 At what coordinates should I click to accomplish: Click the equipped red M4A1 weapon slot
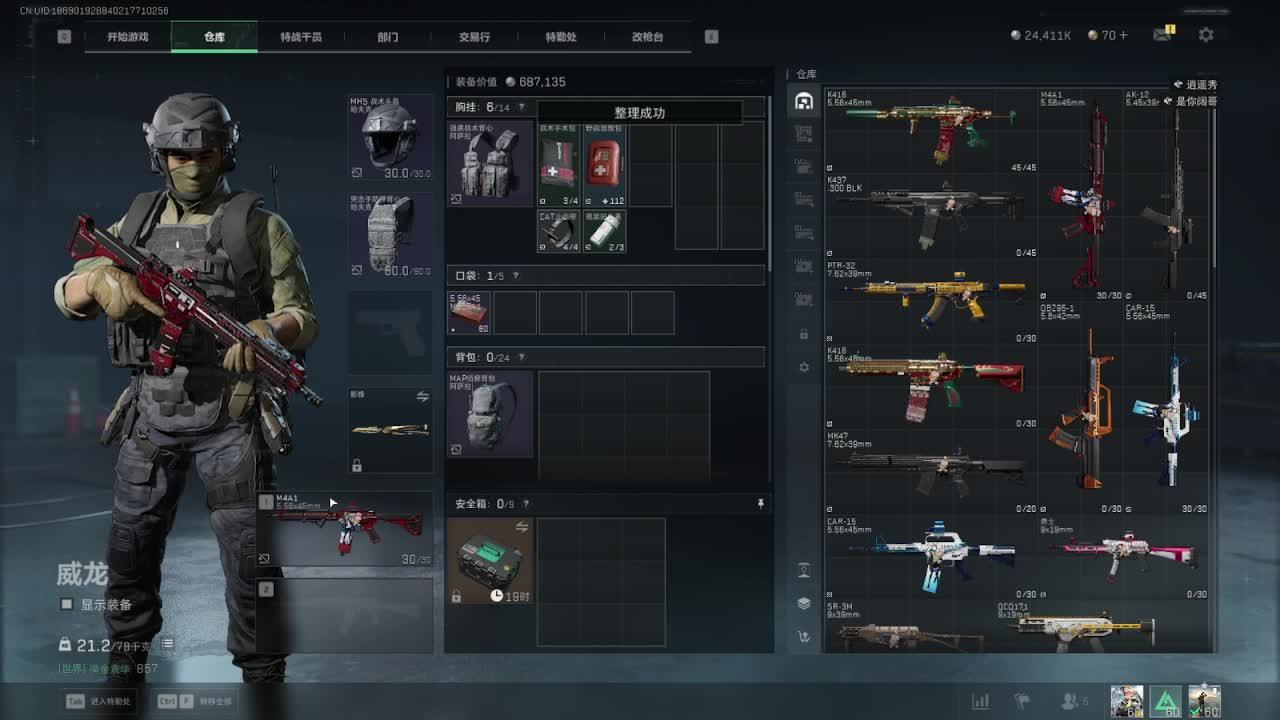(x=346, y=528)
